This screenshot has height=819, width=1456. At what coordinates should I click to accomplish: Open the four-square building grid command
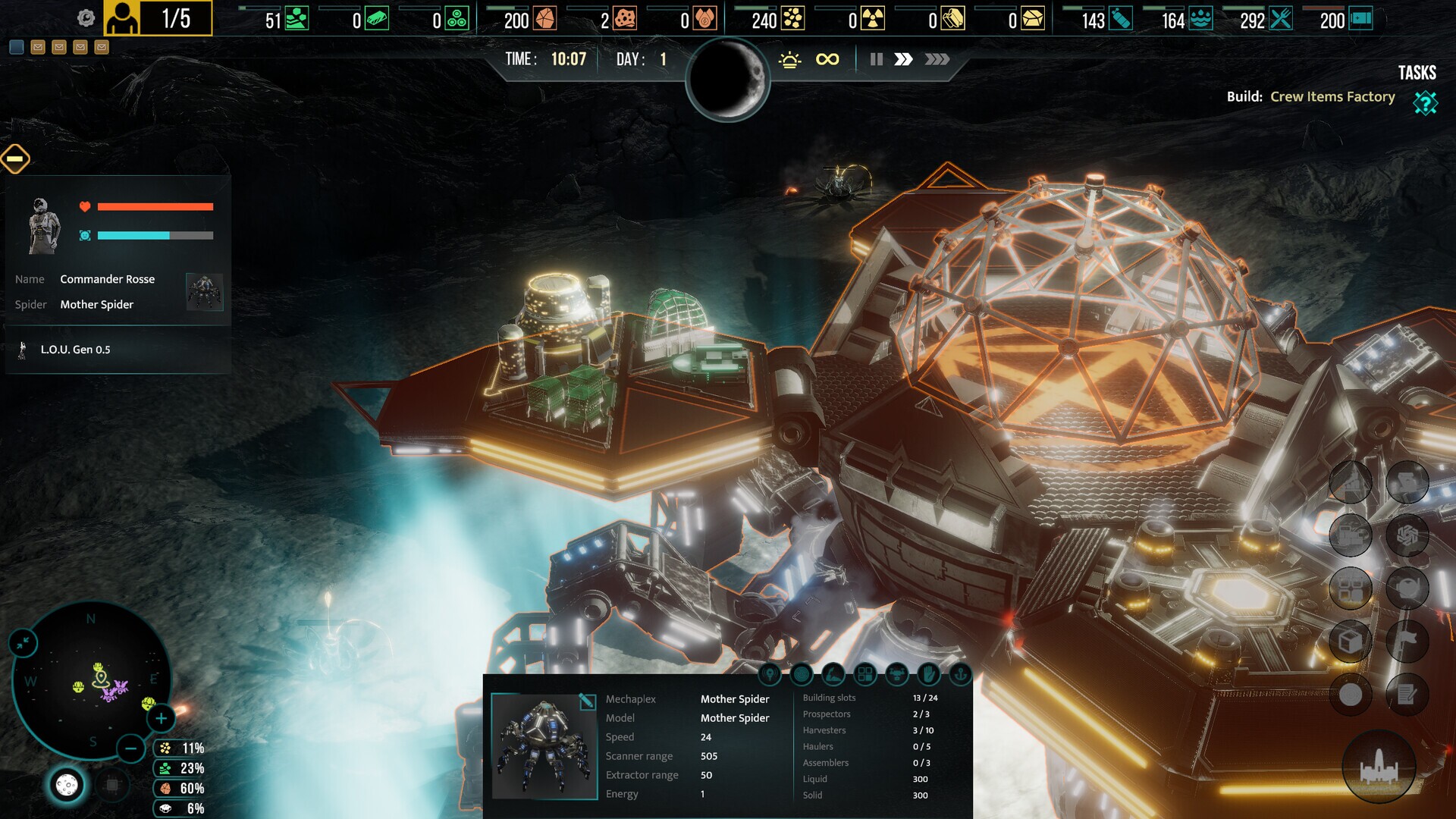coord(864,673)
